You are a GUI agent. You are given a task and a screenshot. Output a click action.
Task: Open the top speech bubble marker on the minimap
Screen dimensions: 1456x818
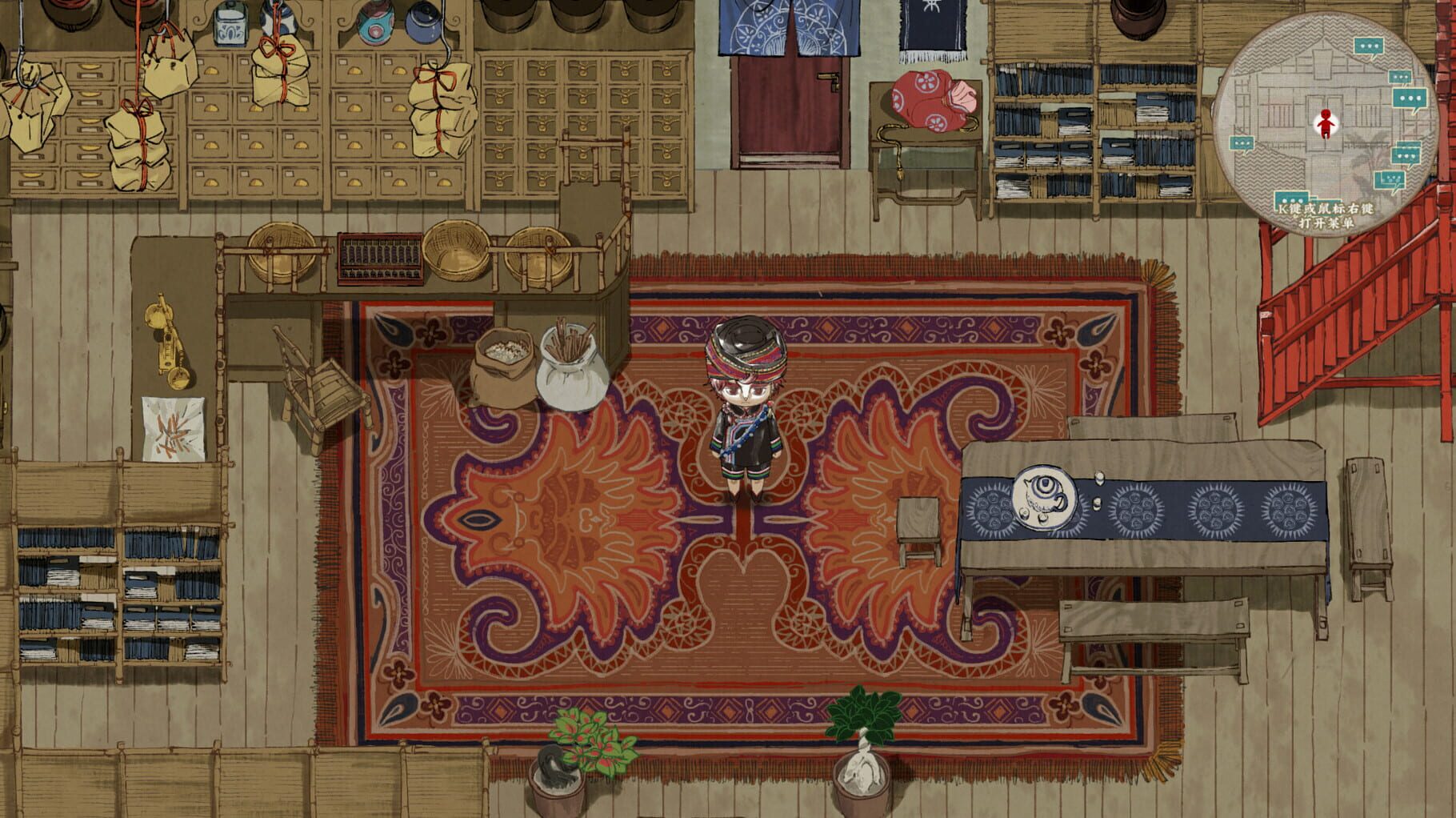[1369, 46]
